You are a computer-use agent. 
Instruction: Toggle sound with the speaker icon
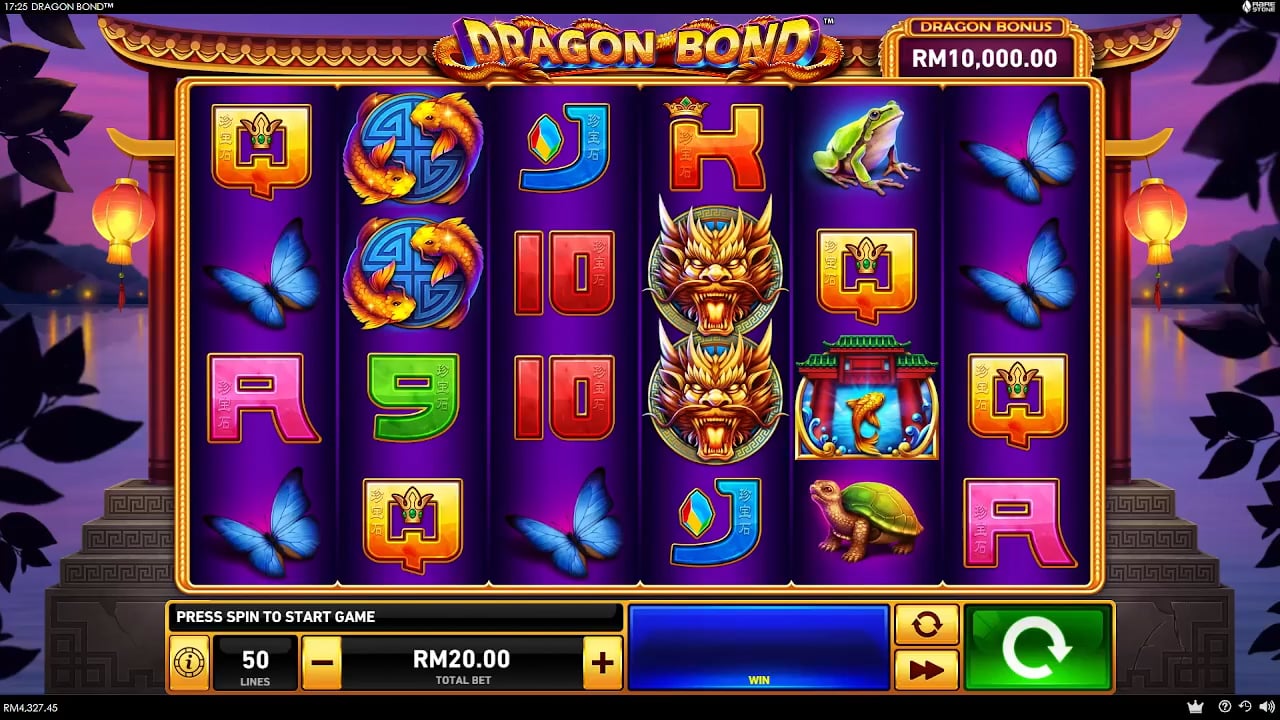click(x=1266, y=707)
